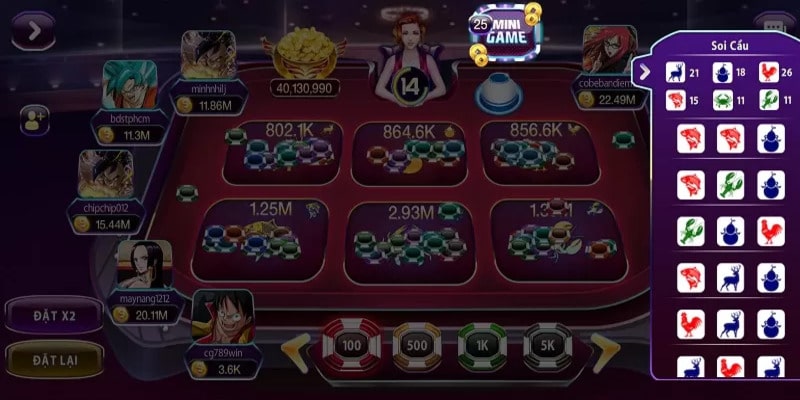Expand the top-left arrow menu
The image size is (800, 400).
(34, 30)
